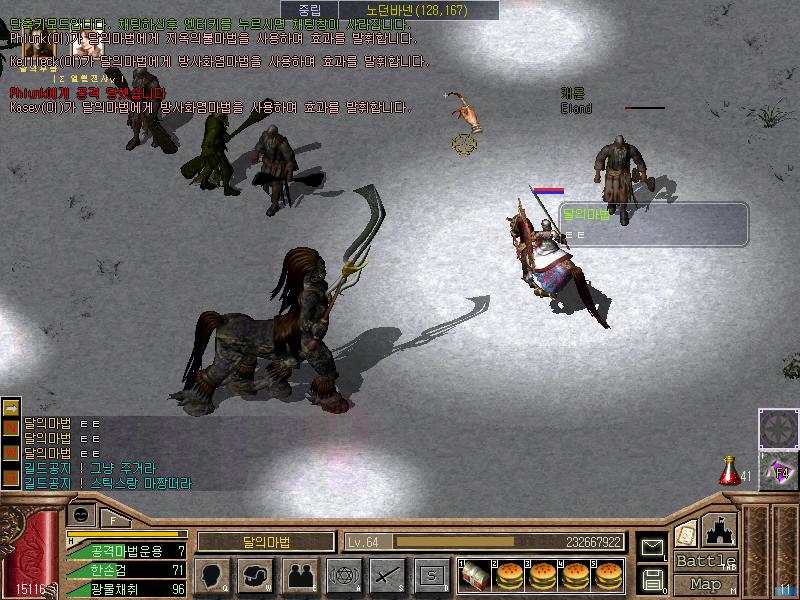The image size is (800, 600).
Task: Select the crossed sword skill button
Action: [x=386, y=575]
